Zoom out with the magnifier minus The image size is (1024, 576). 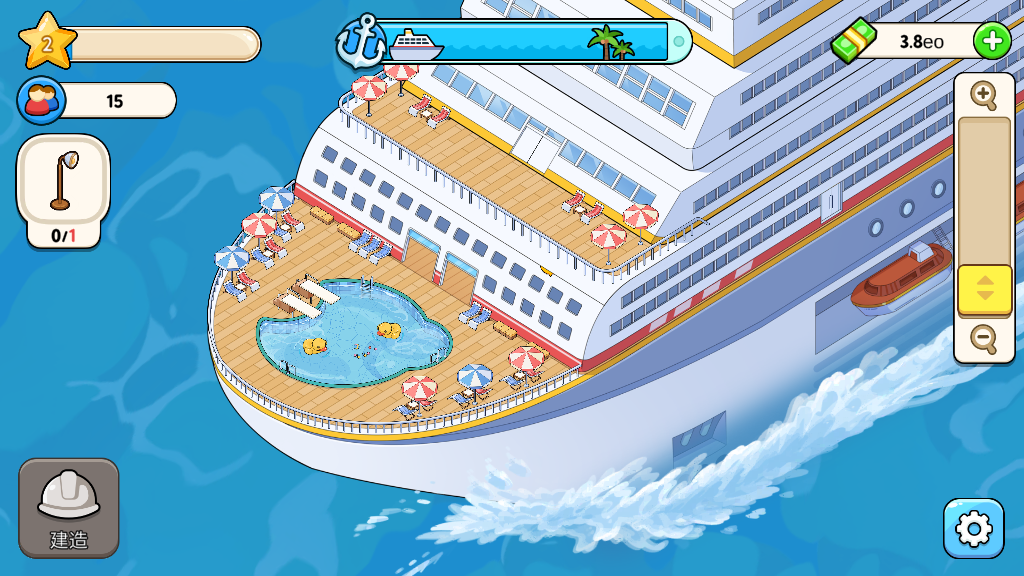pos(984,339)
